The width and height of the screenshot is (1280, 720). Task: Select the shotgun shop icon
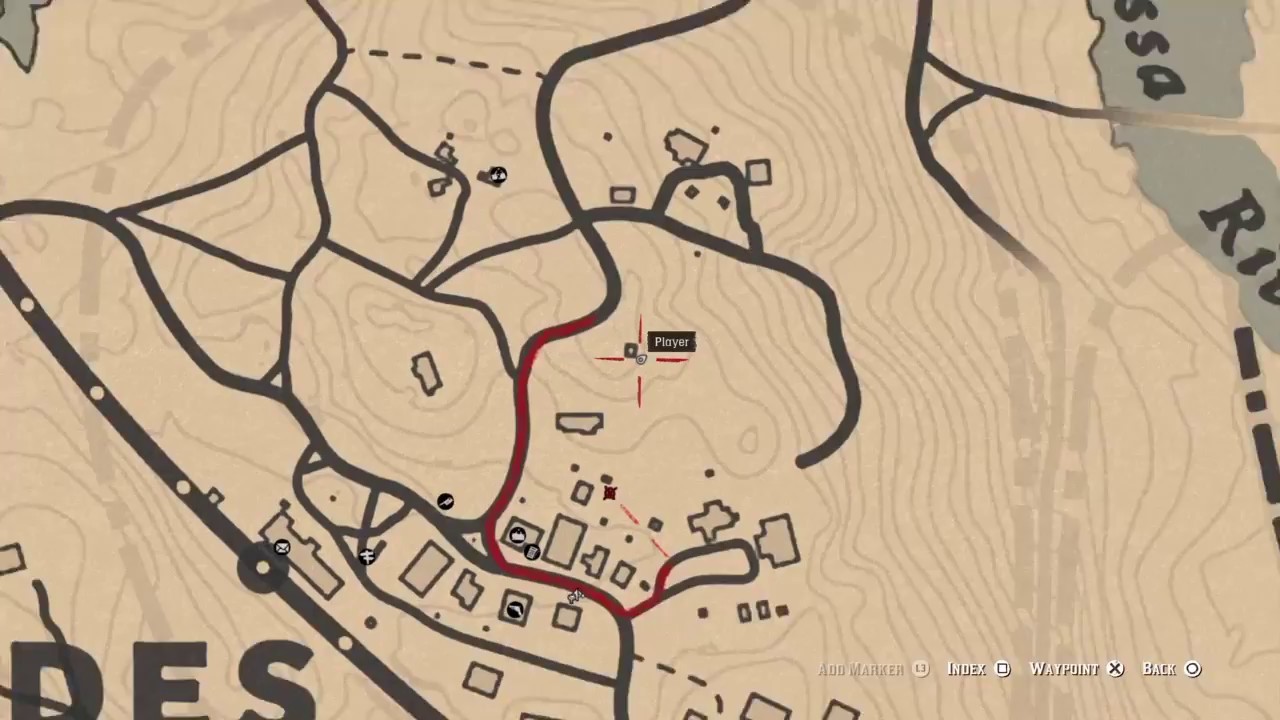coord(515,611)
